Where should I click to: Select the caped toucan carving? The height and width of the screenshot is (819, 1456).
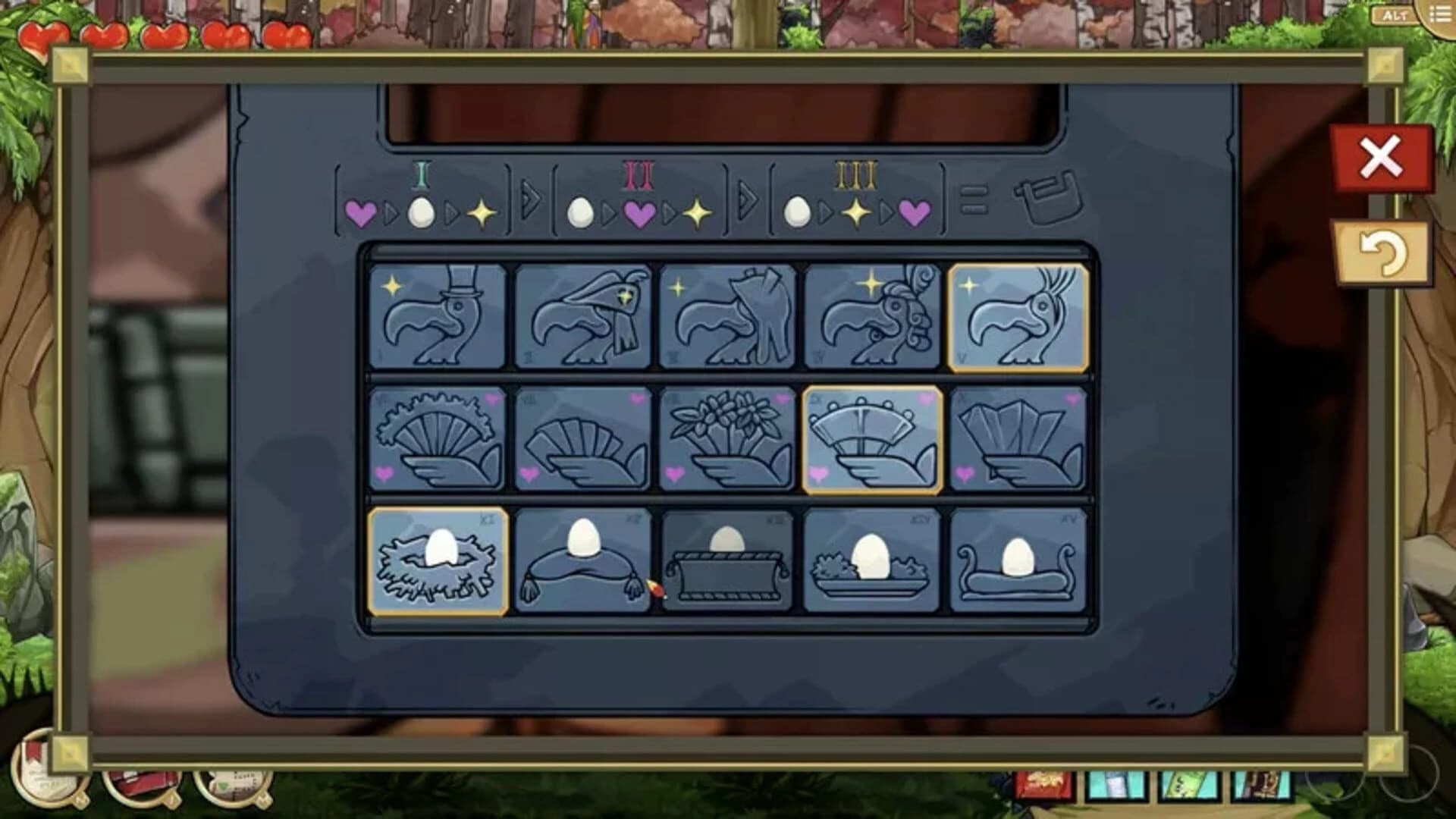584,315
